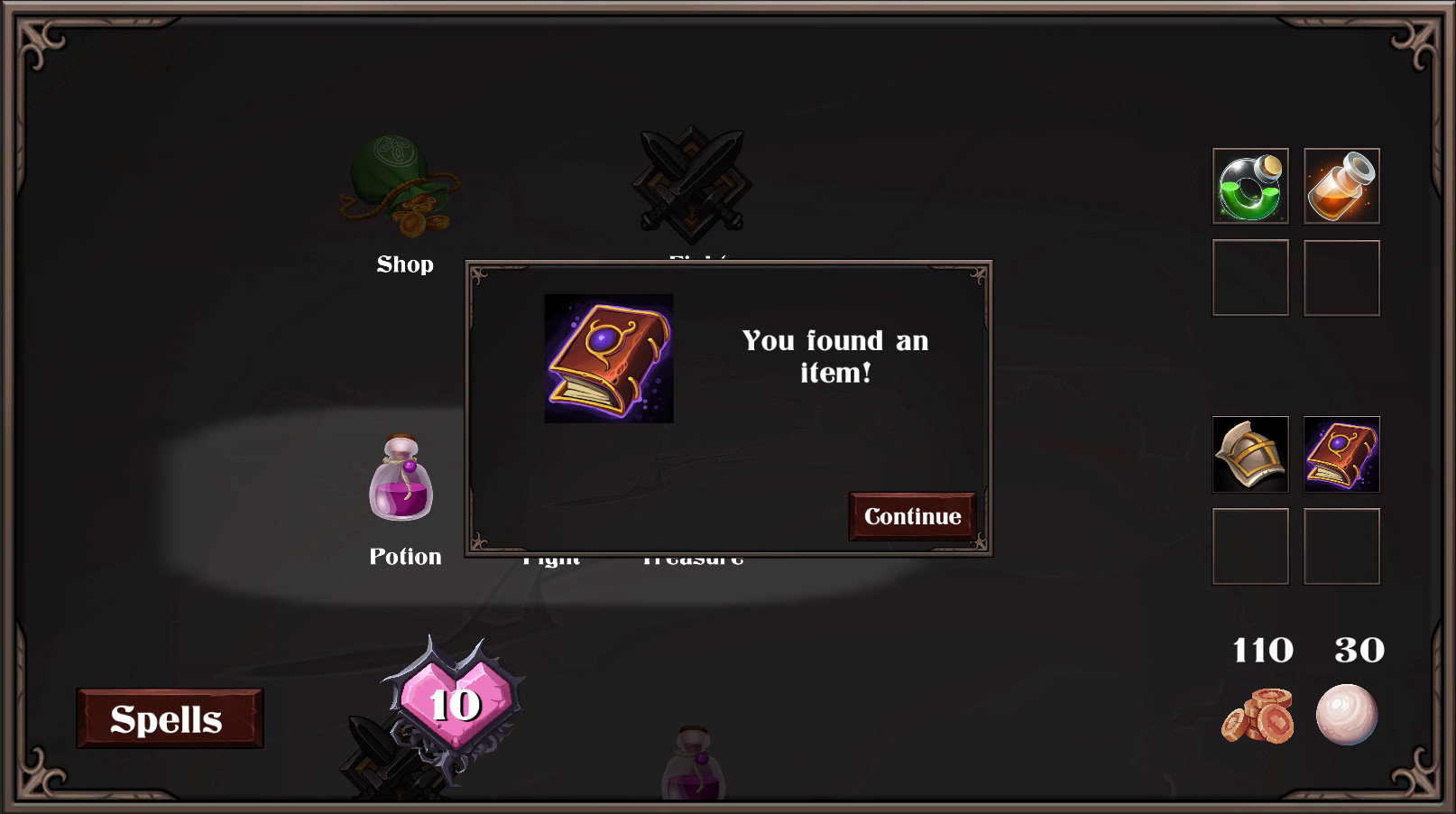Click the found spellbook item in the dialog
The width and height of the screenshot is (1456, 814).
pos(609,356)
